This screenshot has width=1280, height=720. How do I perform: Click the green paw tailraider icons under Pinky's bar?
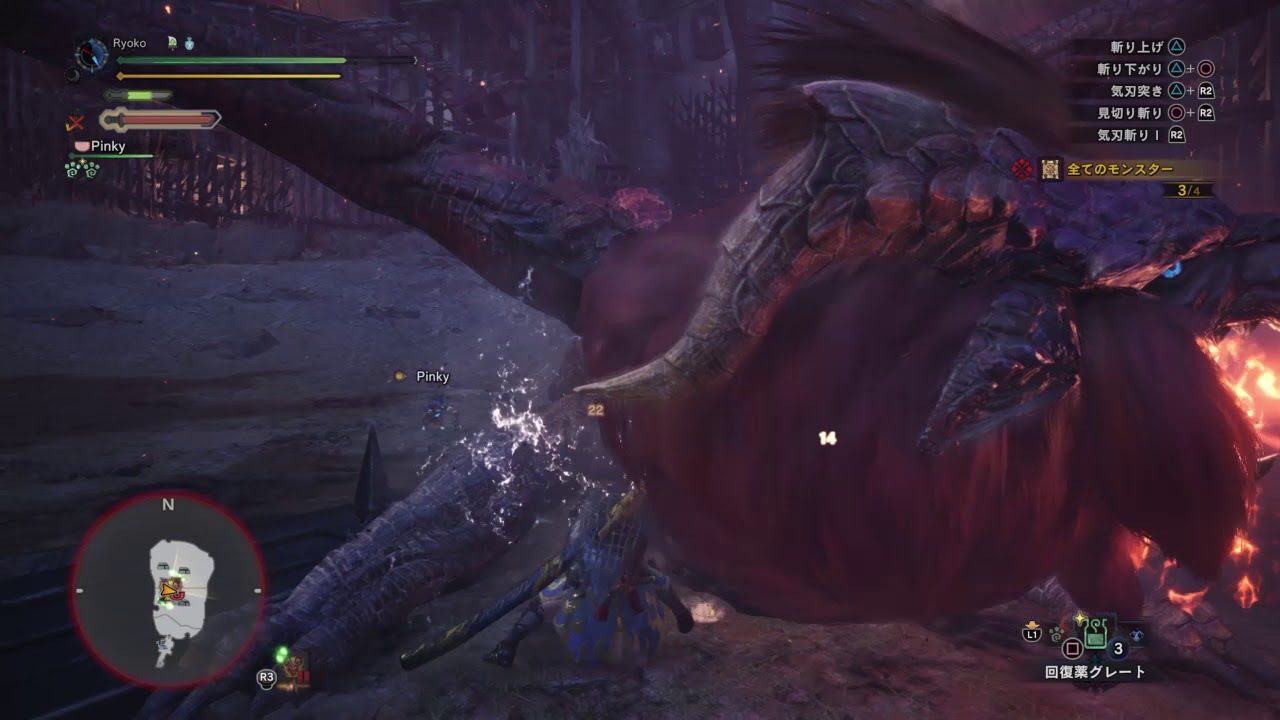pyautogui.click(x=83, y=169)
